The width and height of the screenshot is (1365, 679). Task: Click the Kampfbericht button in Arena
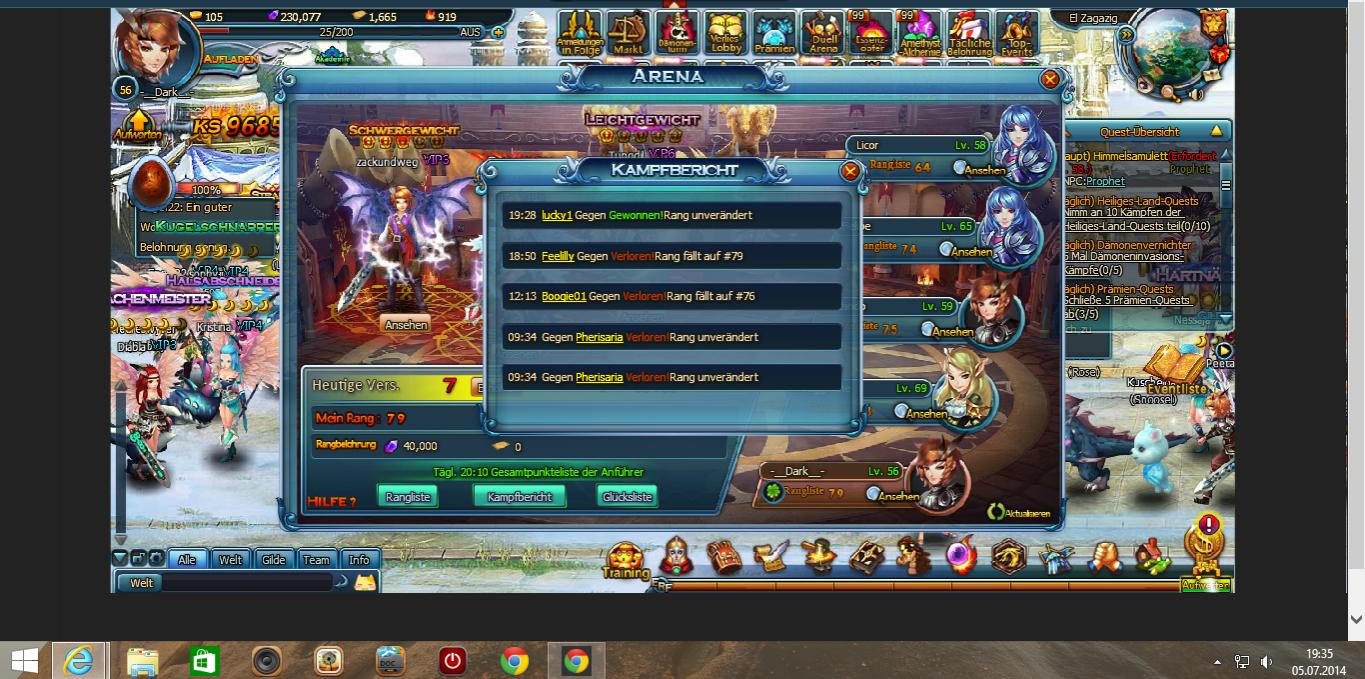pyautogui.click(x=519, y=497)
